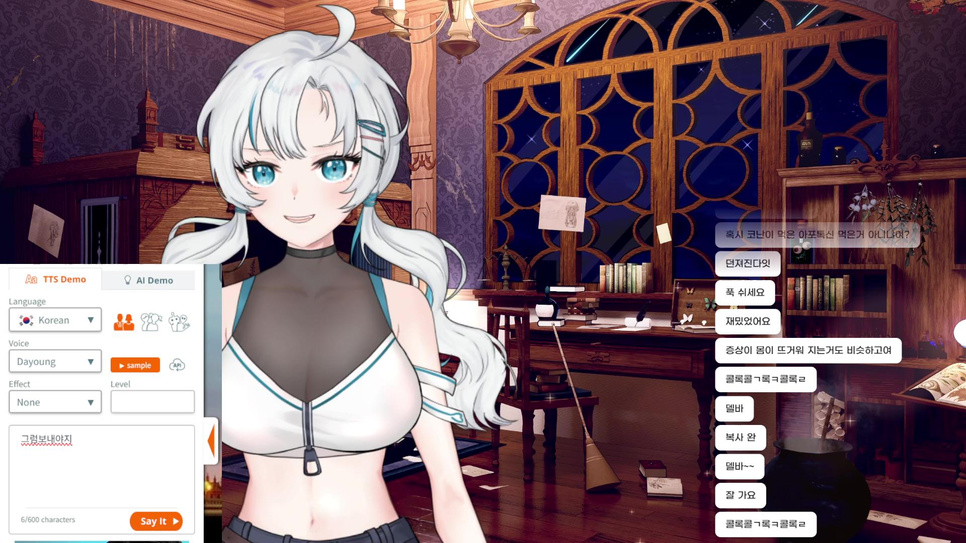Click the cloud API icon
Image resolution: width=966 pixels, height=543 pixels.
(177, 365)
